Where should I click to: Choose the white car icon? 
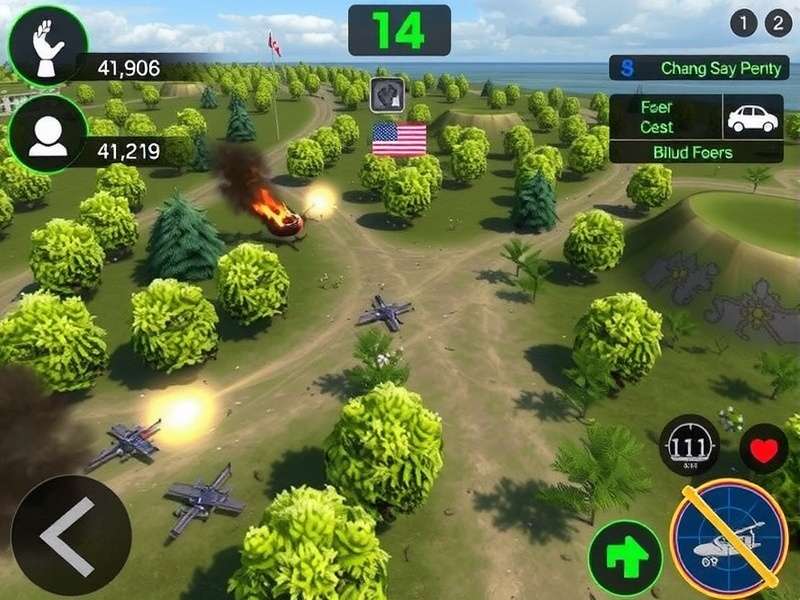click(752, 118)
